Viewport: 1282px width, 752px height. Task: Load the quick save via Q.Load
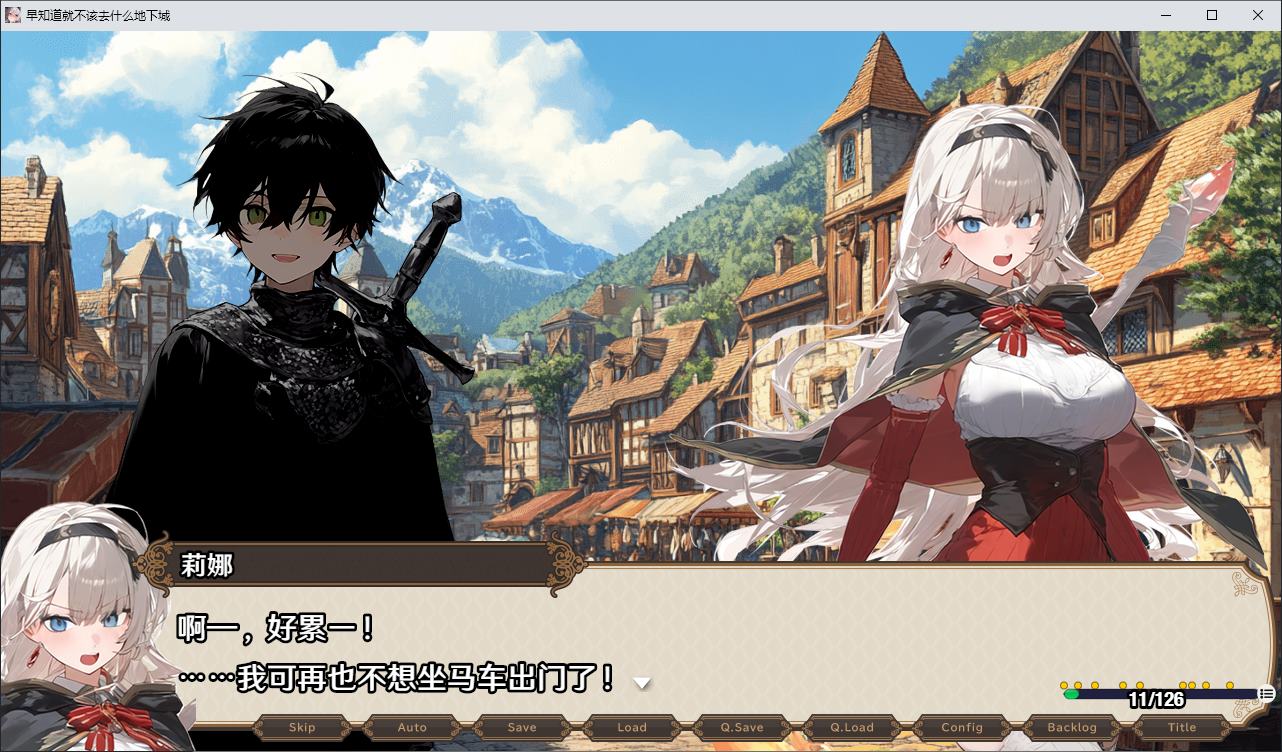(x=851, y=727)
